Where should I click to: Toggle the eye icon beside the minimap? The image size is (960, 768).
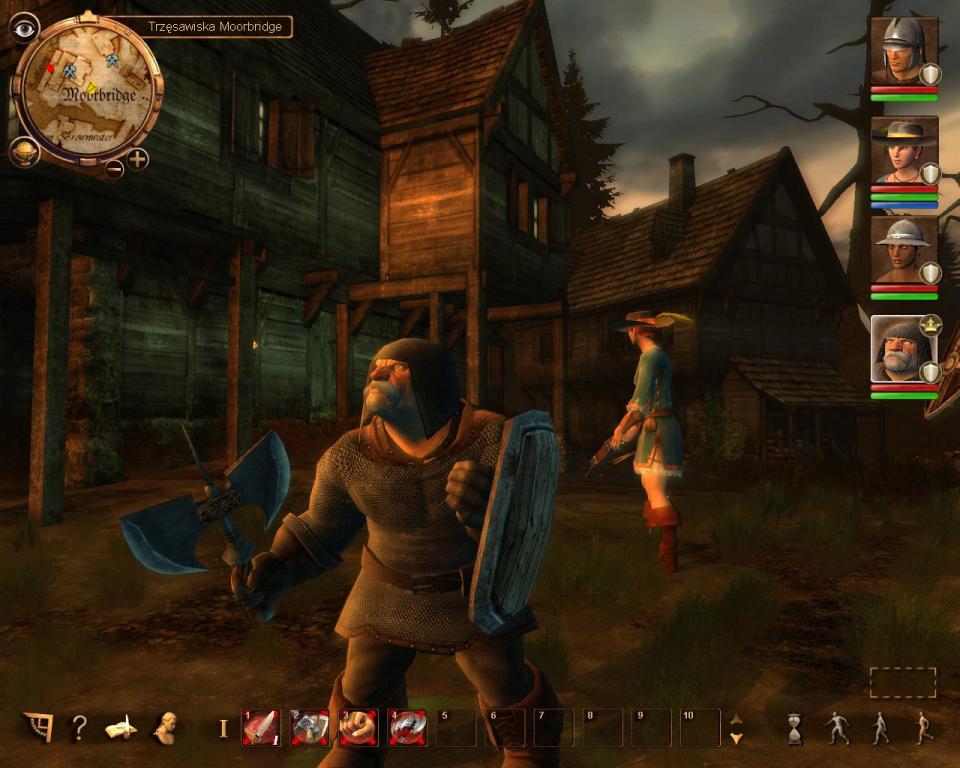point(23,27)
